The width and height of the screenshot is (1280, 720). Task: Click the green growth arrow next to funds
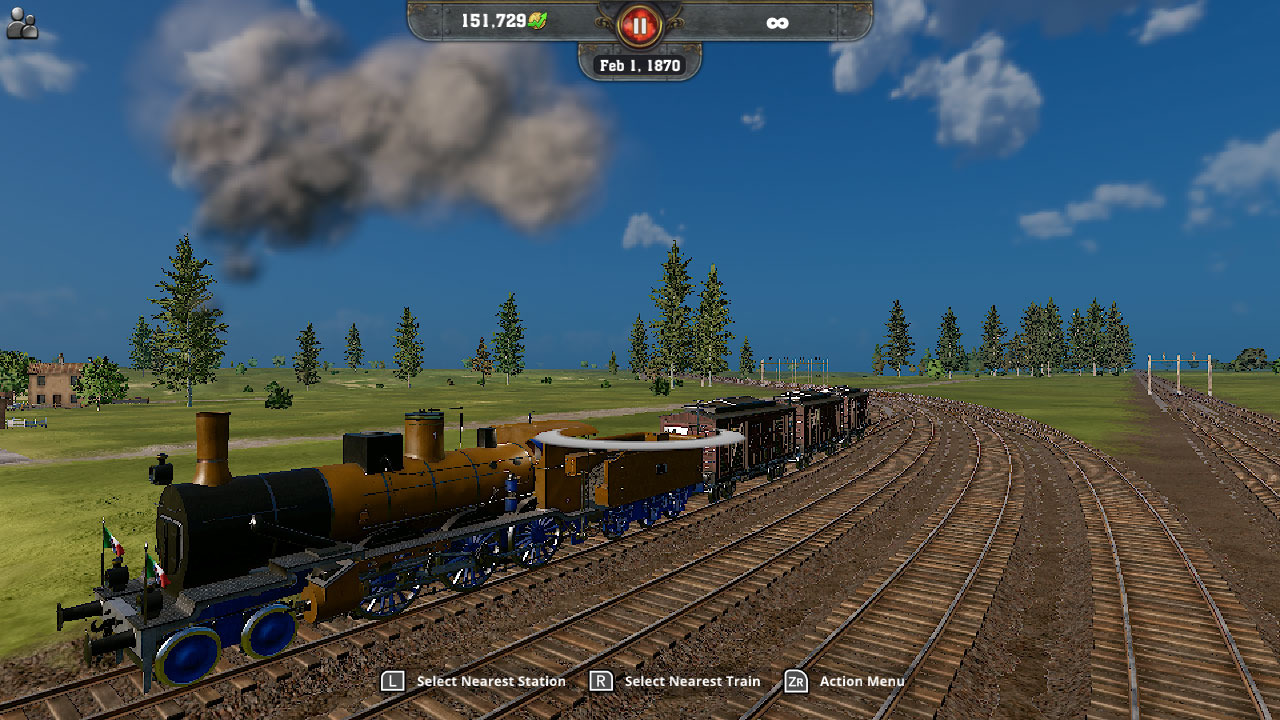pos(540,19)
